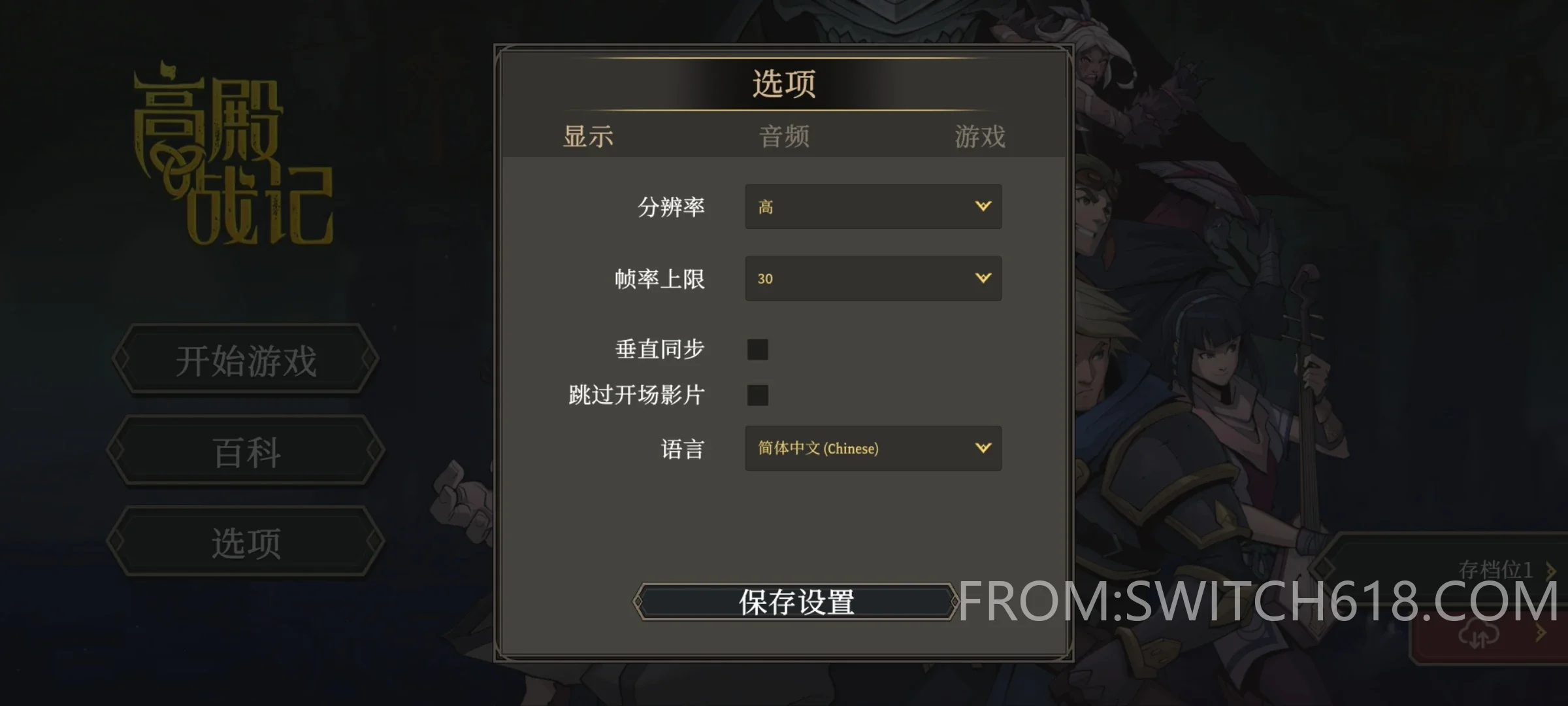This screenshot has height=706, width=1568.
Task: Open the 音频 settings tab
Action: 784,137
